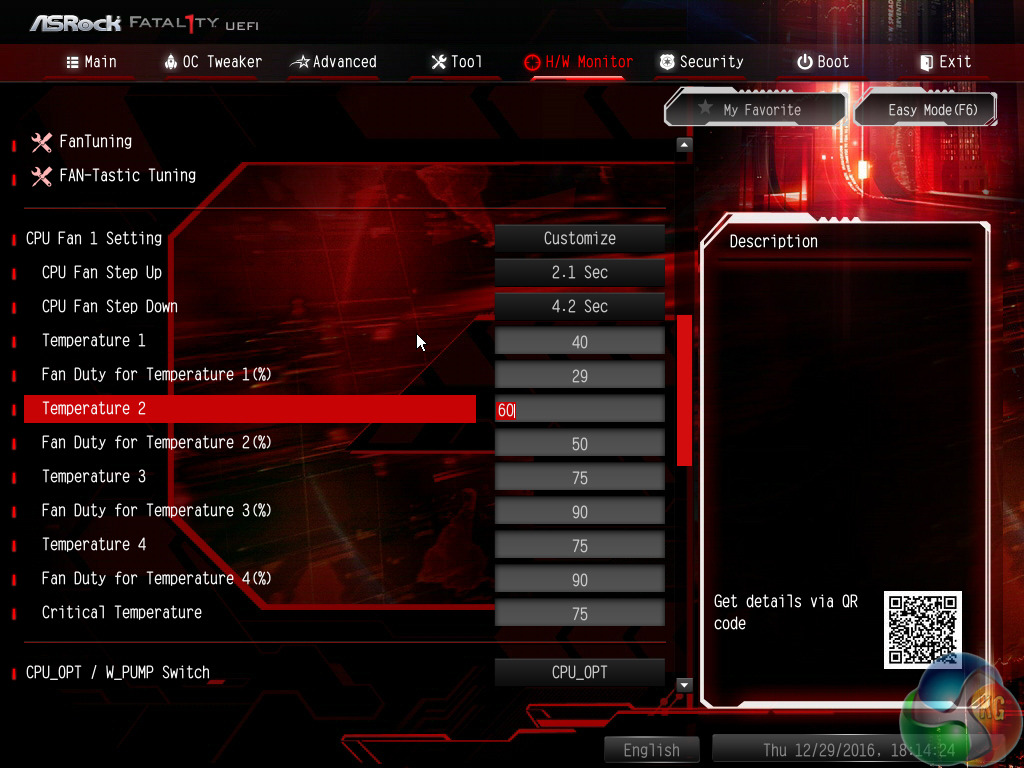Open the OC Tweaker tab
The width and height of the screenshot is (1024, 768).
click(212, 62)
